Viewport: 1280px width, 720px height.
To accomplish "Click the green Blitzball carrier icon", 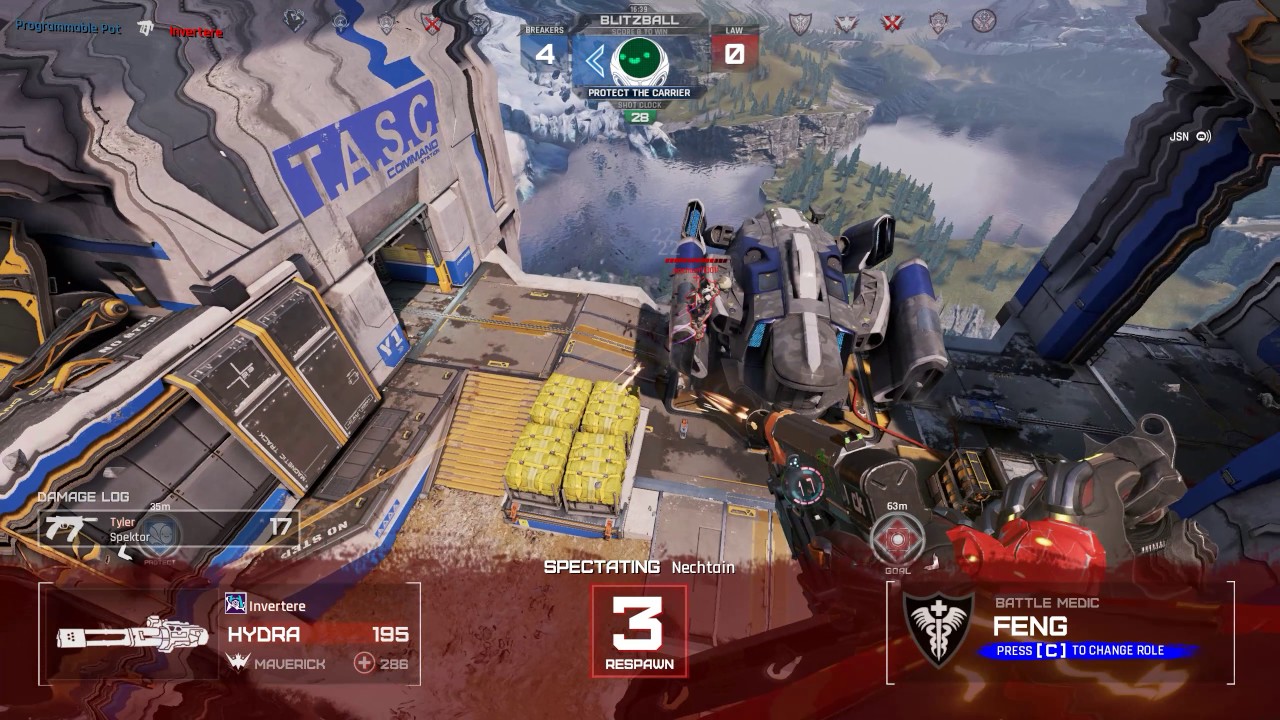I will pyautogui.click(x=639, y=62).
